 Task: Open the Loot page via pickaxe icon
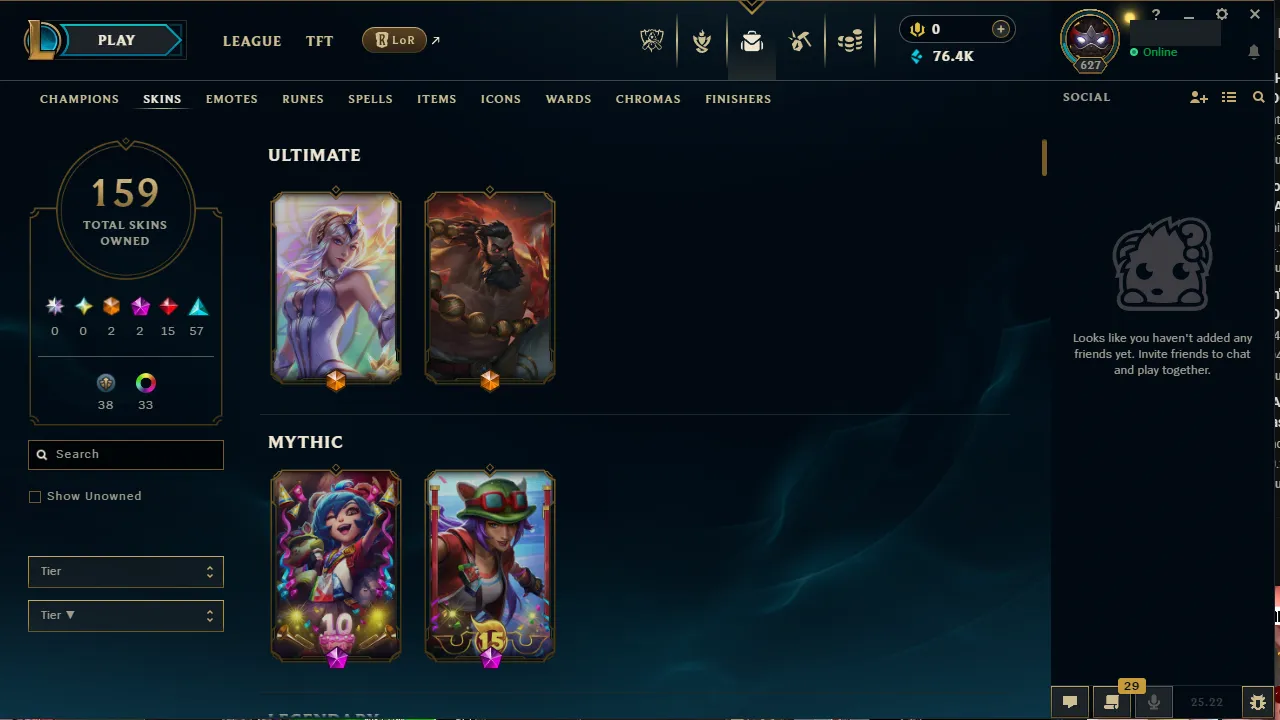(800, 41)
